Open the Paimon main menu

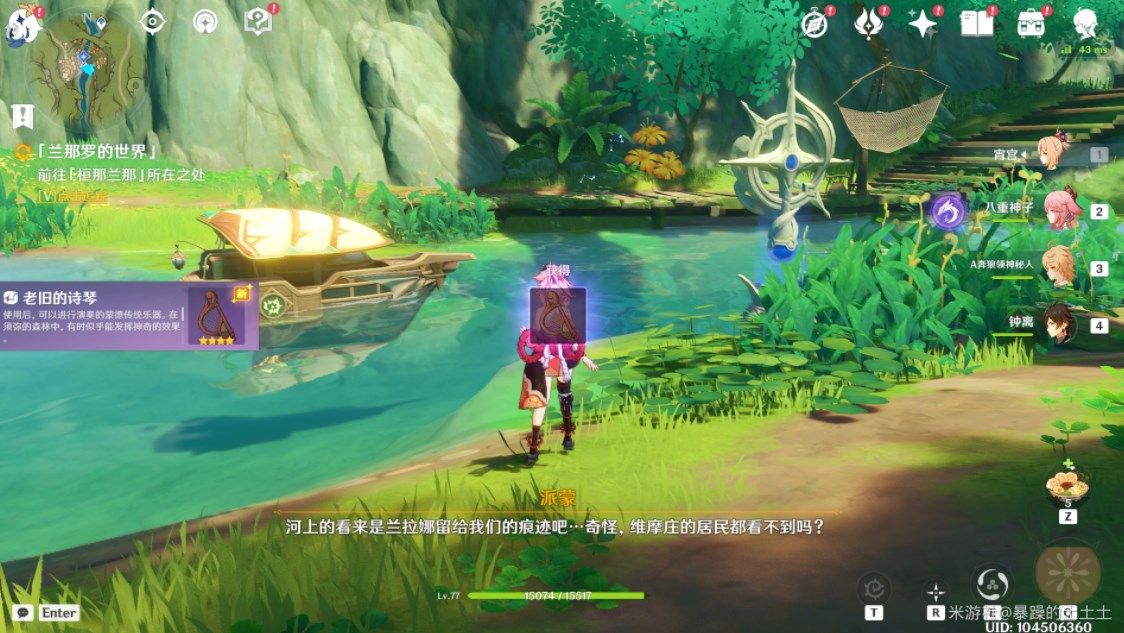pyautogui.click(x=22, y=26)
